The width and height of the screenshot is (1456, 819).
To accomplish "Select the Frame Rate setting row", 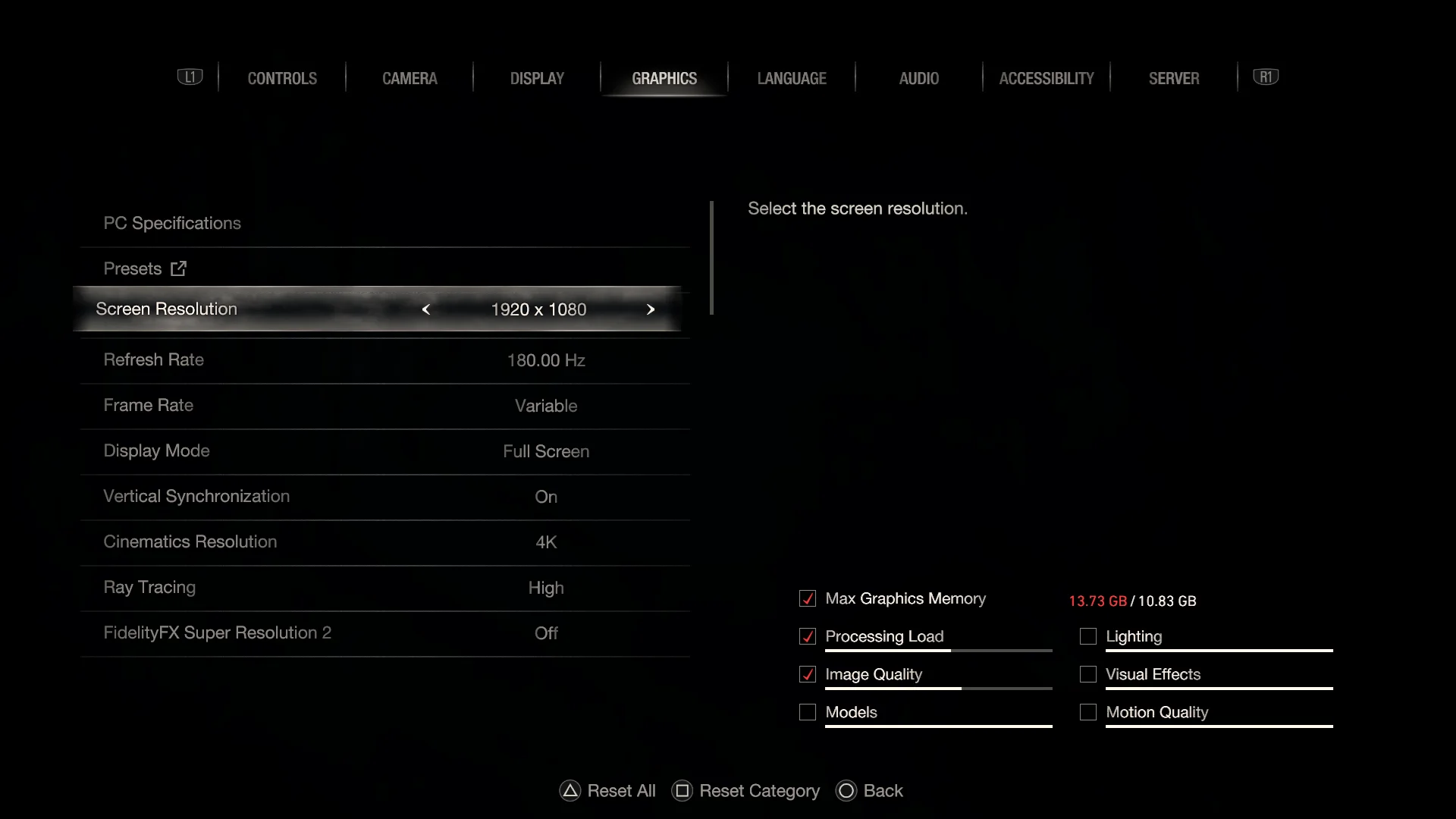I will click(x=384, y=406).
